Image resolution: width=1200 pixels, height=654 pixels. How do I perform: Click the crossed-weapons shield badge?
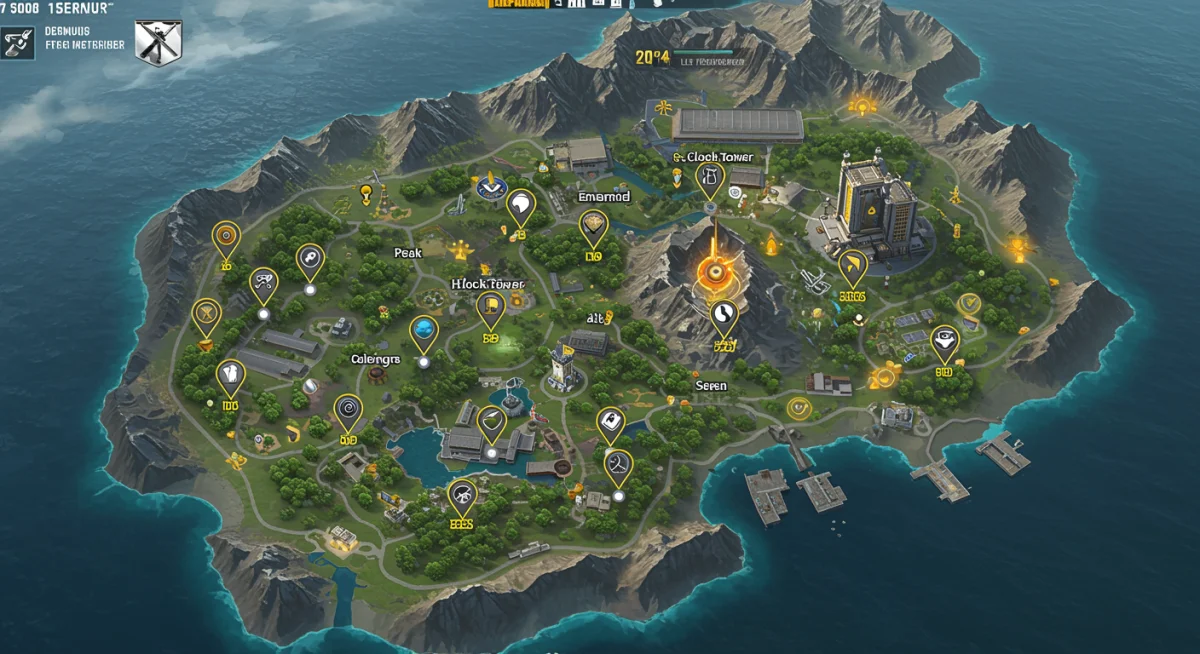pos(158,43)
